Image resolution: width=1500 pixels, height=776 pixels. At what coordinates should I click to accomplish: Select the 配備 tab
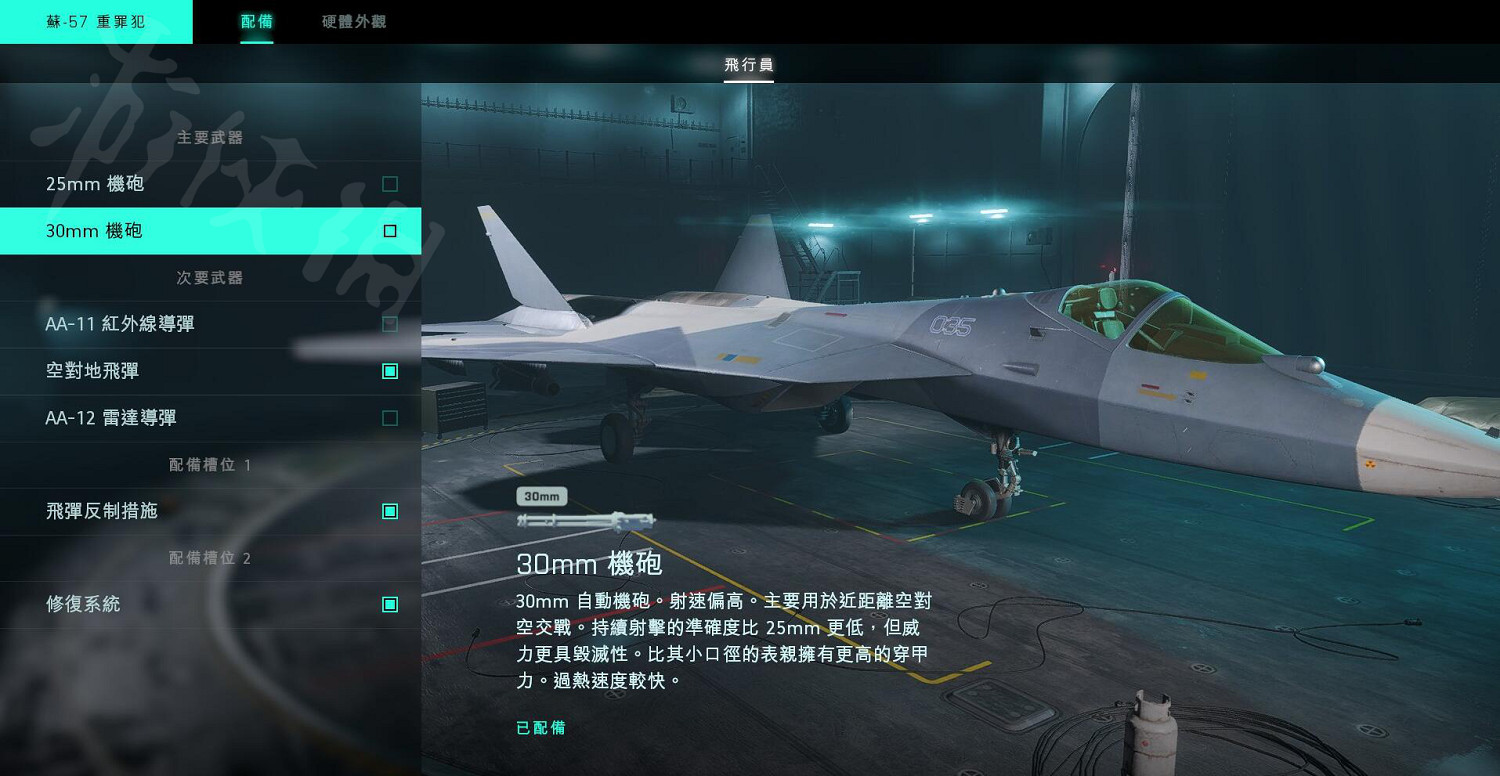257,21
